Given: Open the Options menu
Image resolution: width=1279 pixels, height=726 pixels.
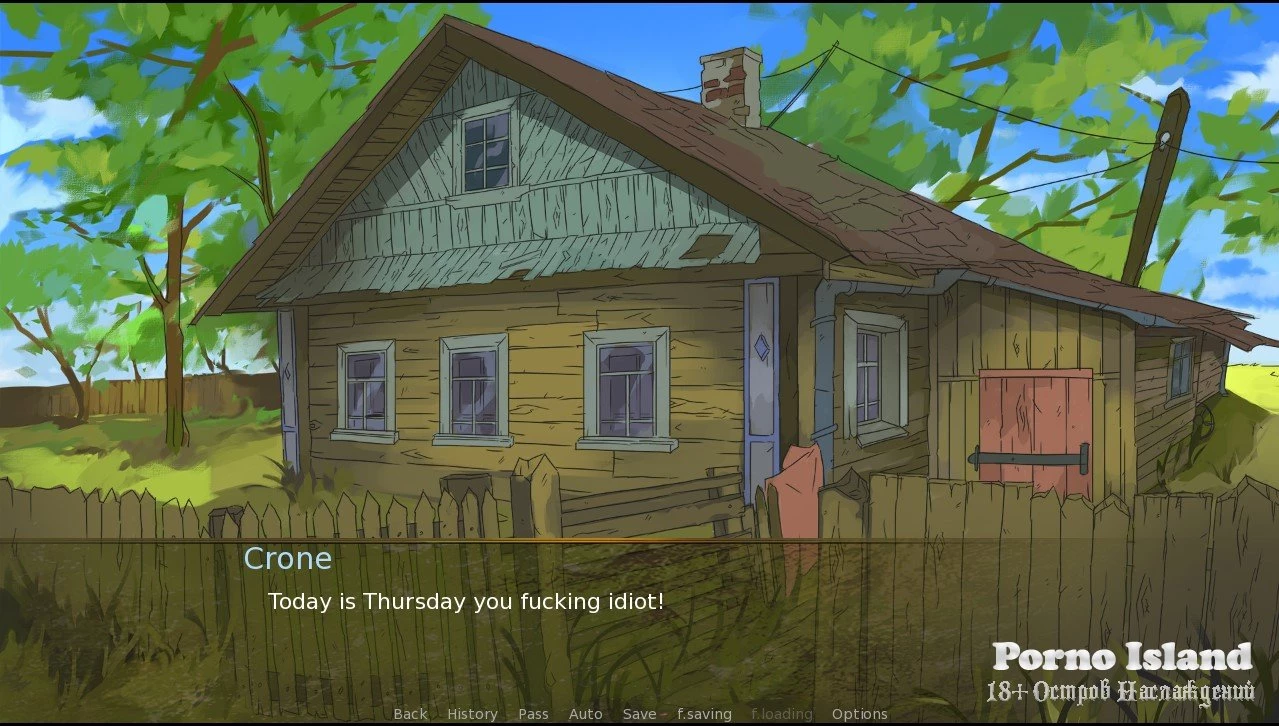Looking at the screenshot, I should tap(859, 714).
